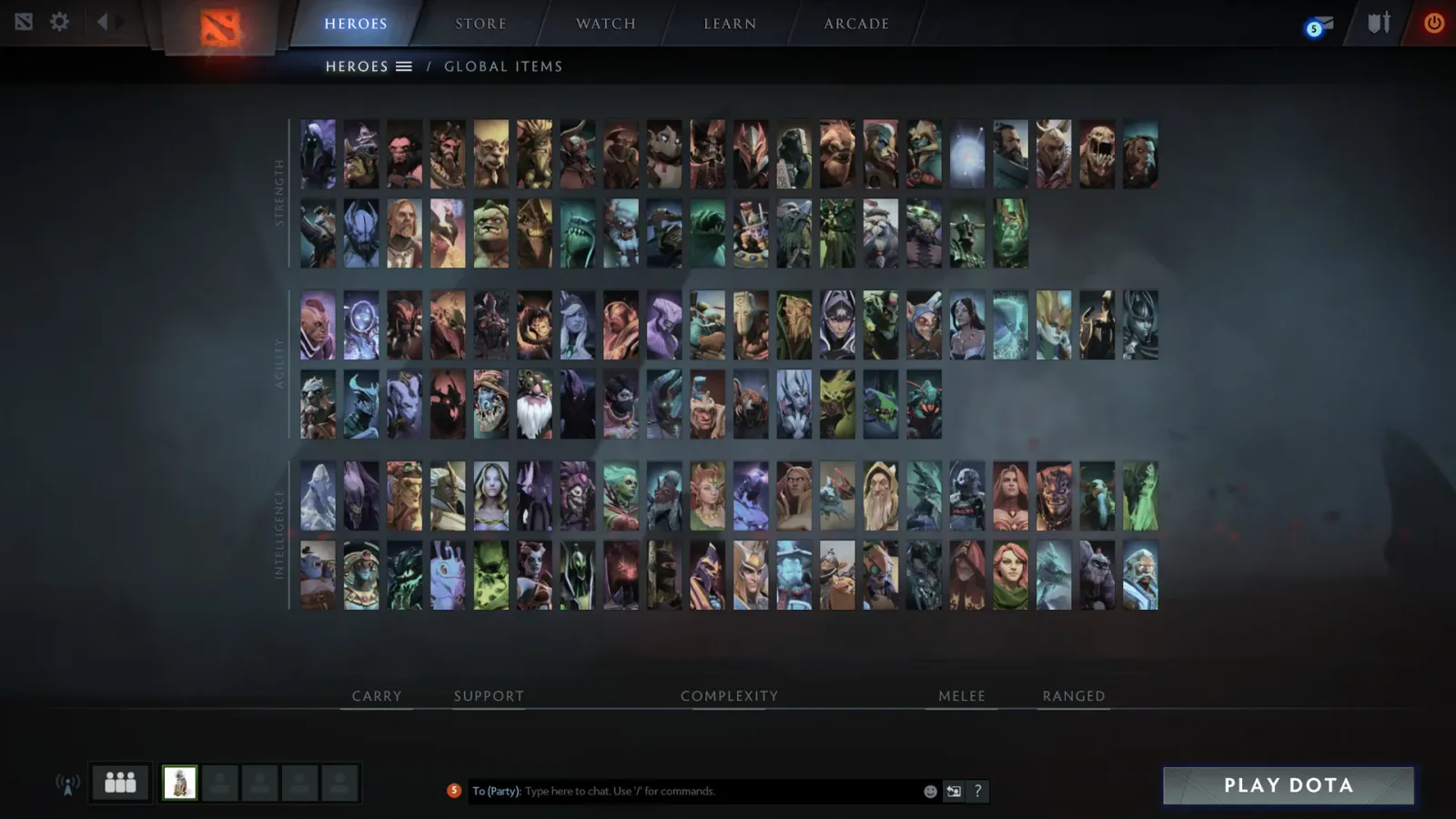Image resolution: width=1456 pixels, height=819 pixels.
Task: Open the Watch tab
Action: tap(604, 24)
